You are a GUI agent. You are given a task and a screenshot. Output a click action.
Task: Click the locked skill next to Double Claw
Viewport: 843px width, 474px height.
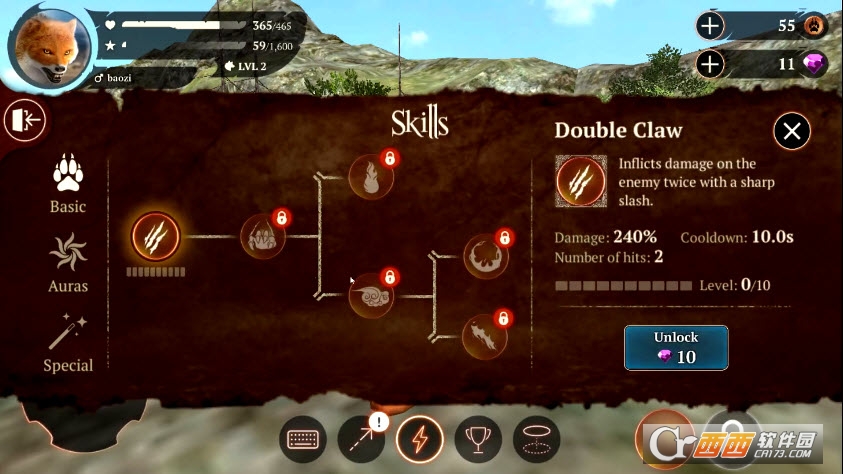point(262,237)
